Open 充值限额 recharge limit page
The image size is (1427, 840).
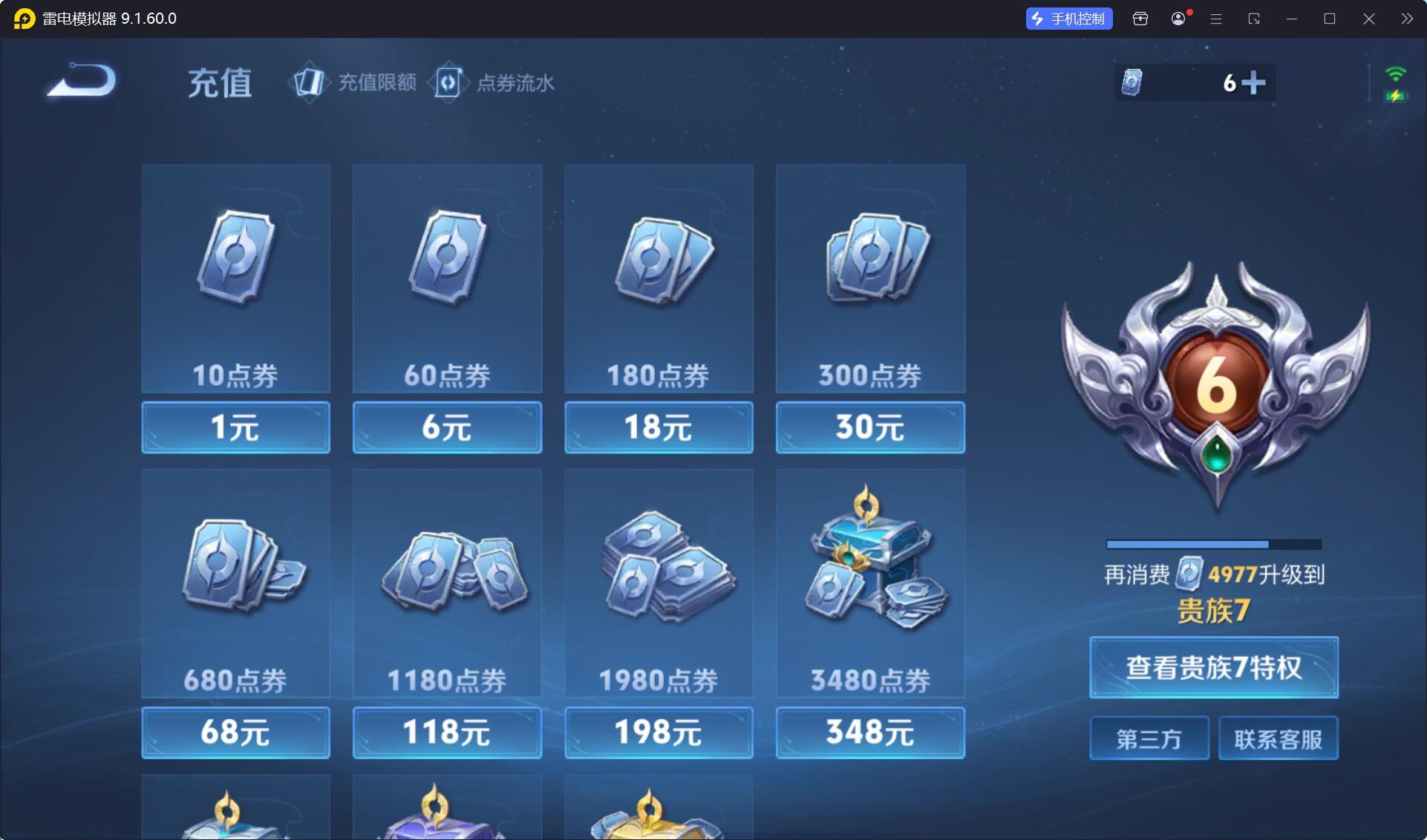pyautogui.click(x=356, y=82)
